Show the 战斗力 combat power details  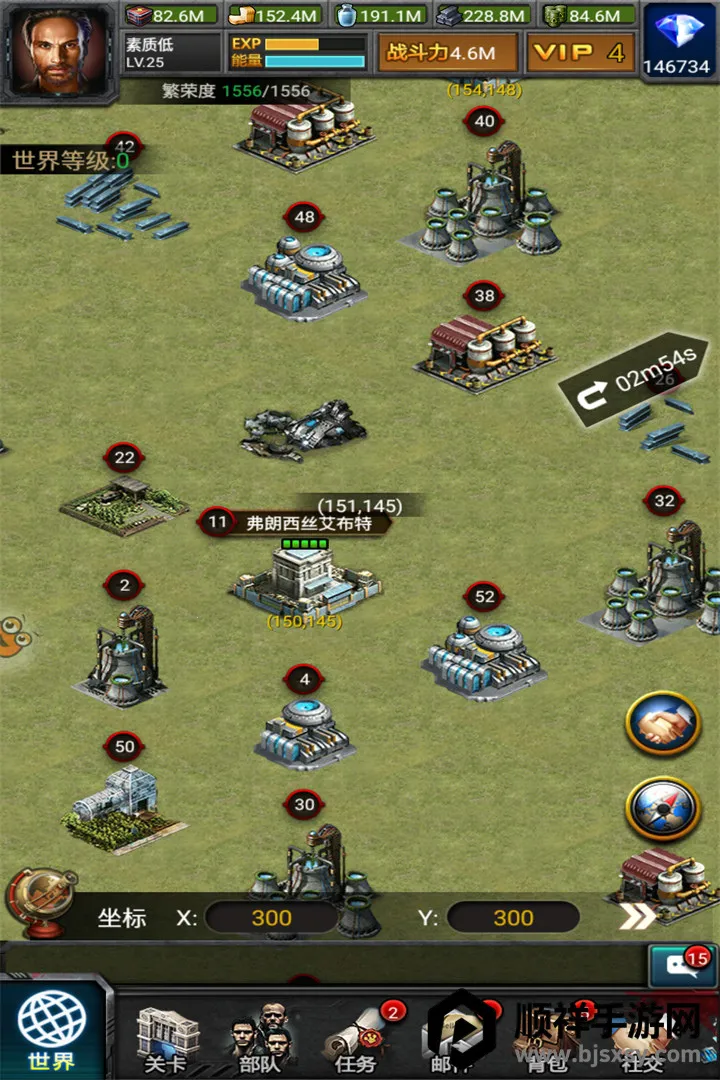[447, 53]
